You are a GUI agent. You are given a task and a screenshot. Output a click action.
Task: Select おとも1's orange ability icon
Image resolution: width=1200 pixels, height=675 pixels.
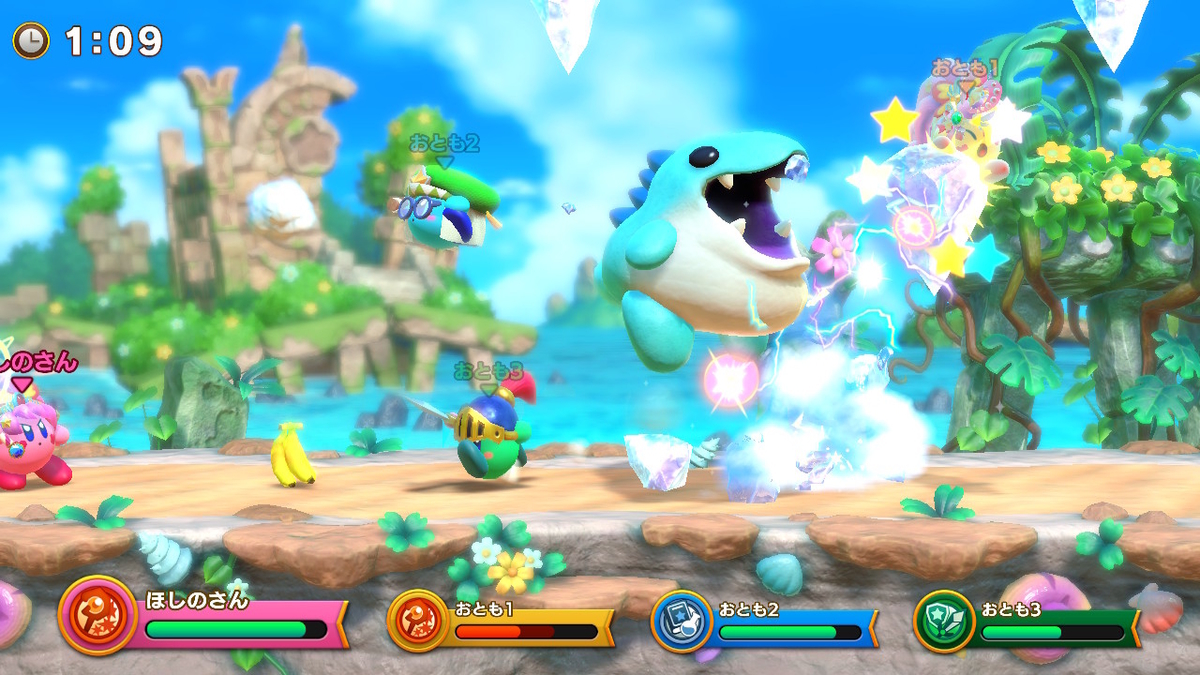click(418, 621)
